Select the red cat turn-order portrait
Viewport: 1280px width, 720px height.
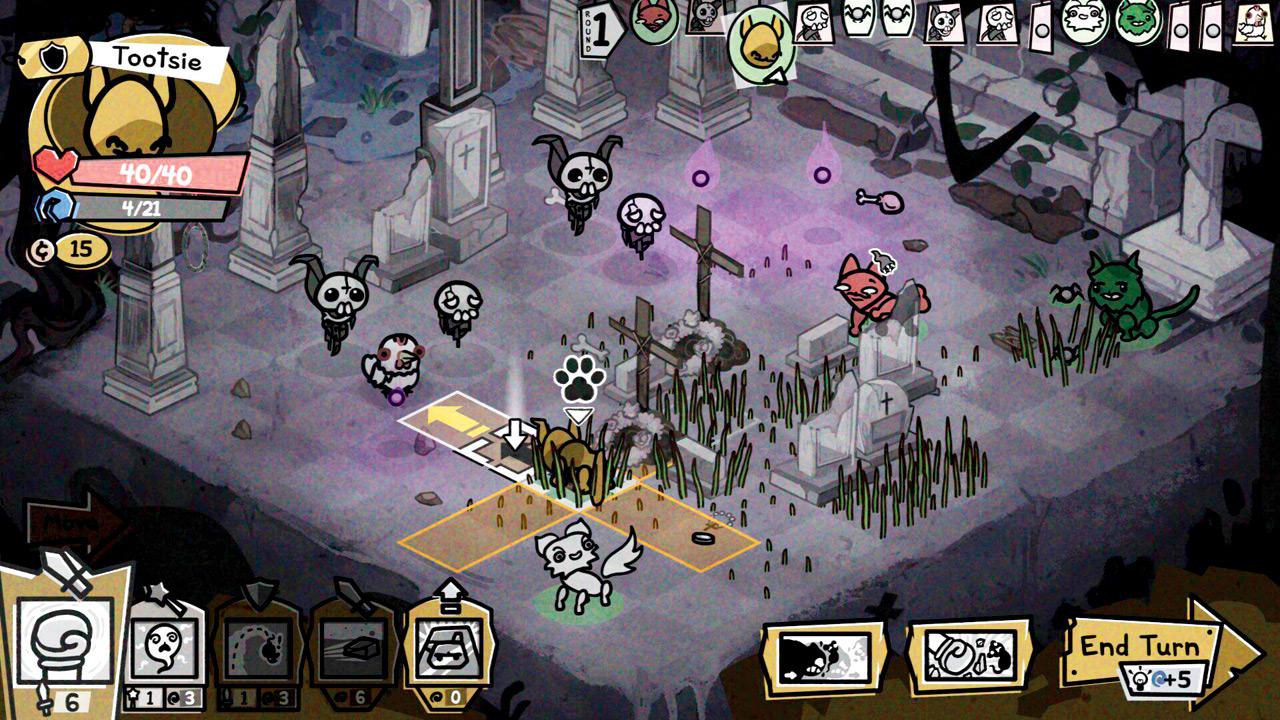click(x=654, y=19)
